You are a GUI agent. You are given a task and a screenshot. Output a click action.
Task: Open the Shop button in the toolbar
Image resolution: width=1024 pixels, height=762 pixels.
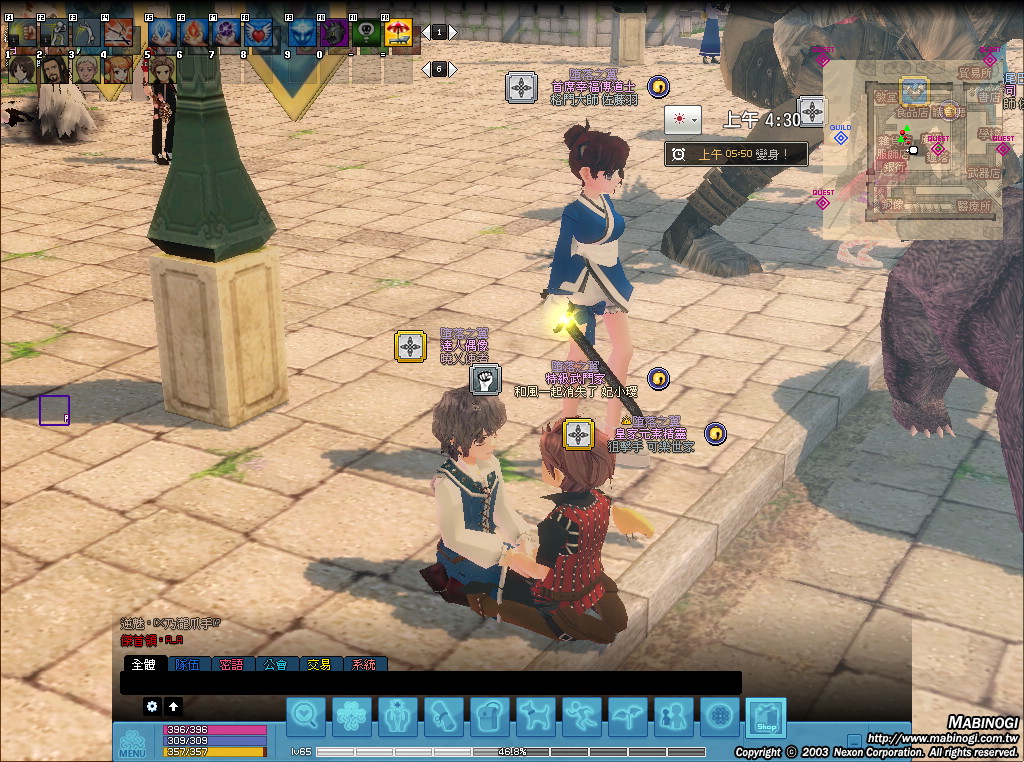[766, 717]
